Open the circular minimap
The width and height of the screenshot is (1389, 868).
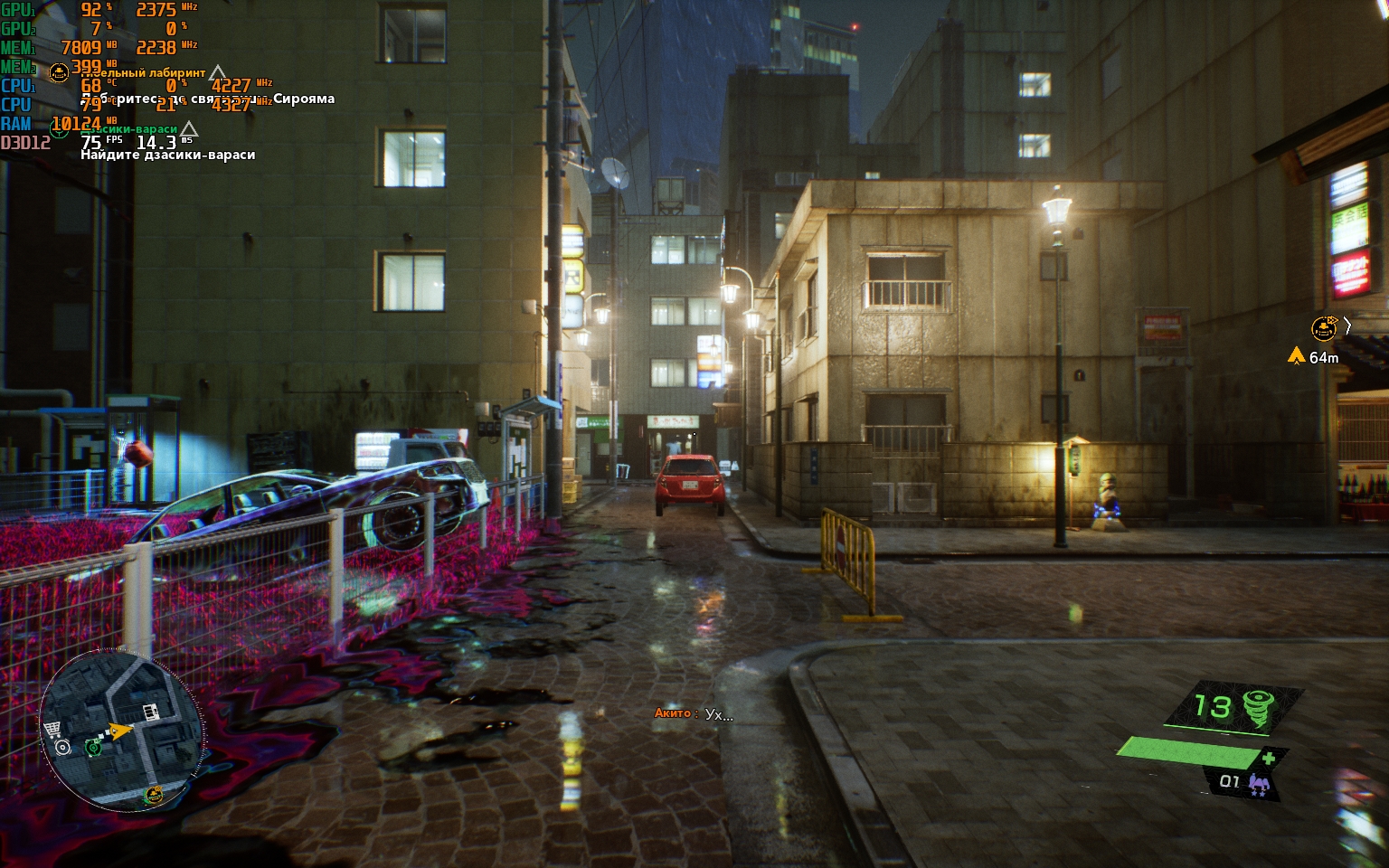[120, 730]
